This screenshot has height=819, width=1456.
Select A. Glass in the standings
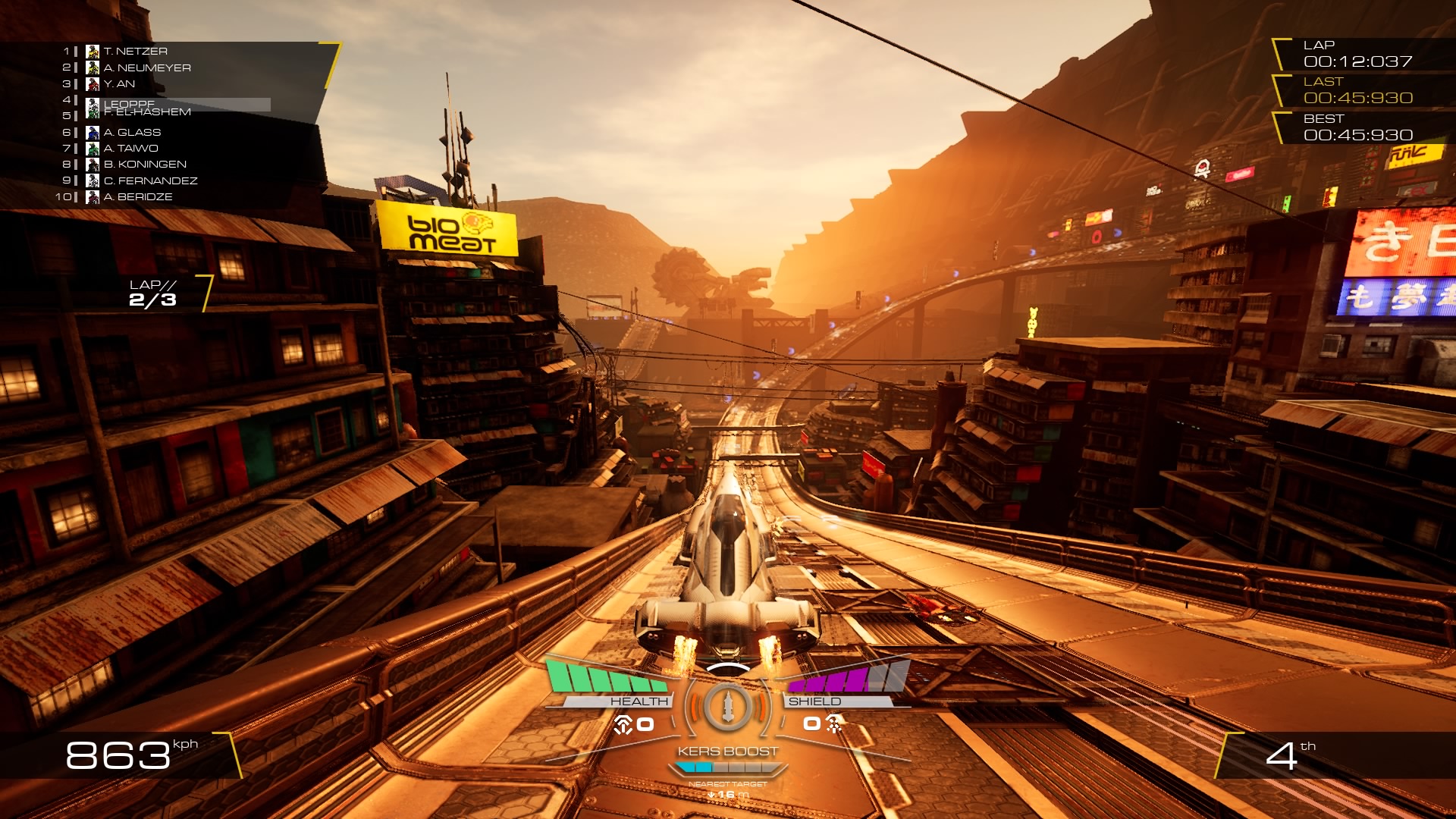point(132,132)
